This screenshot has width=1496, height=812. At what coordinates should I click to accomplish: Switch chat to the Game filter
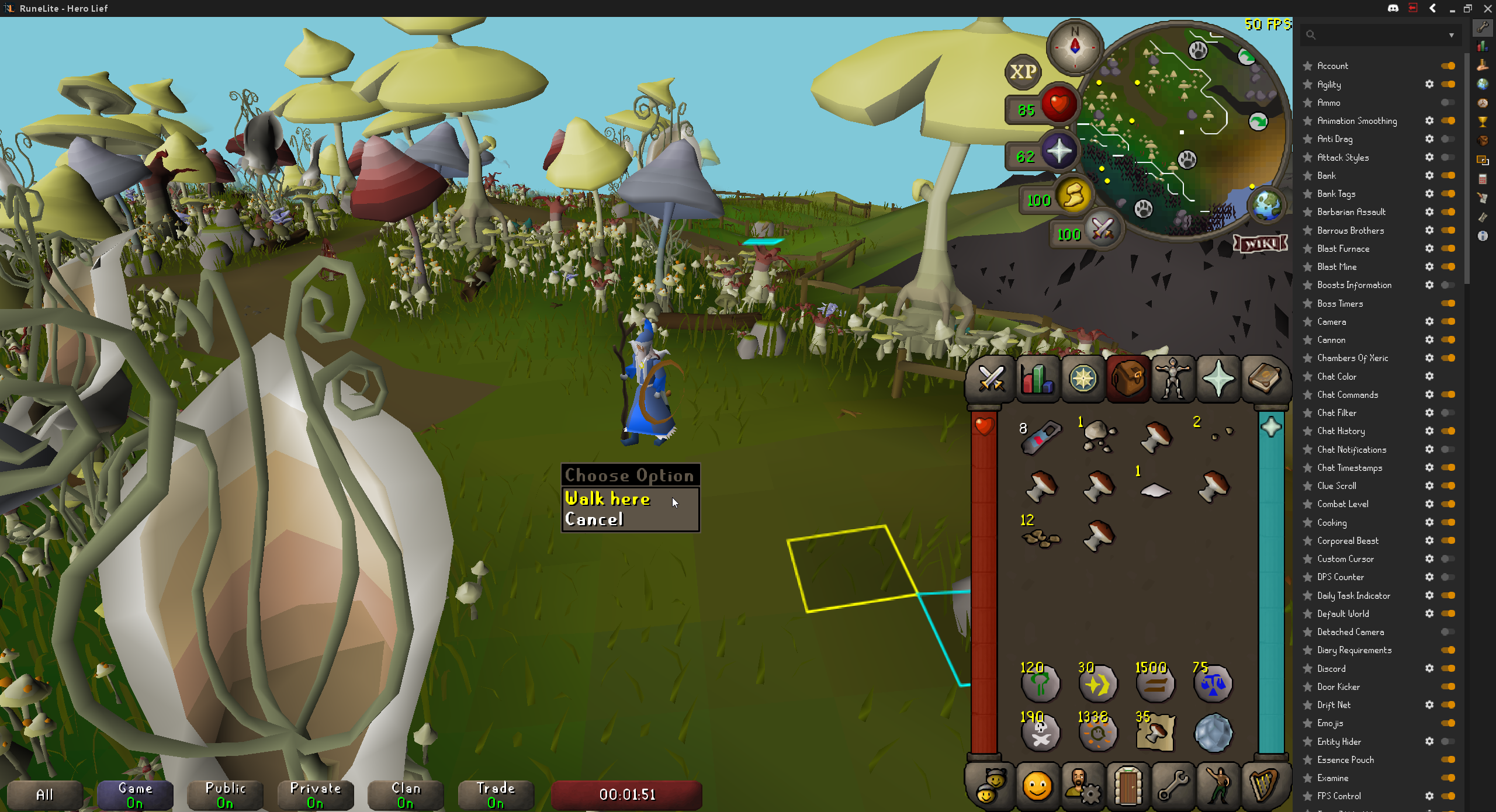point(135,795)
